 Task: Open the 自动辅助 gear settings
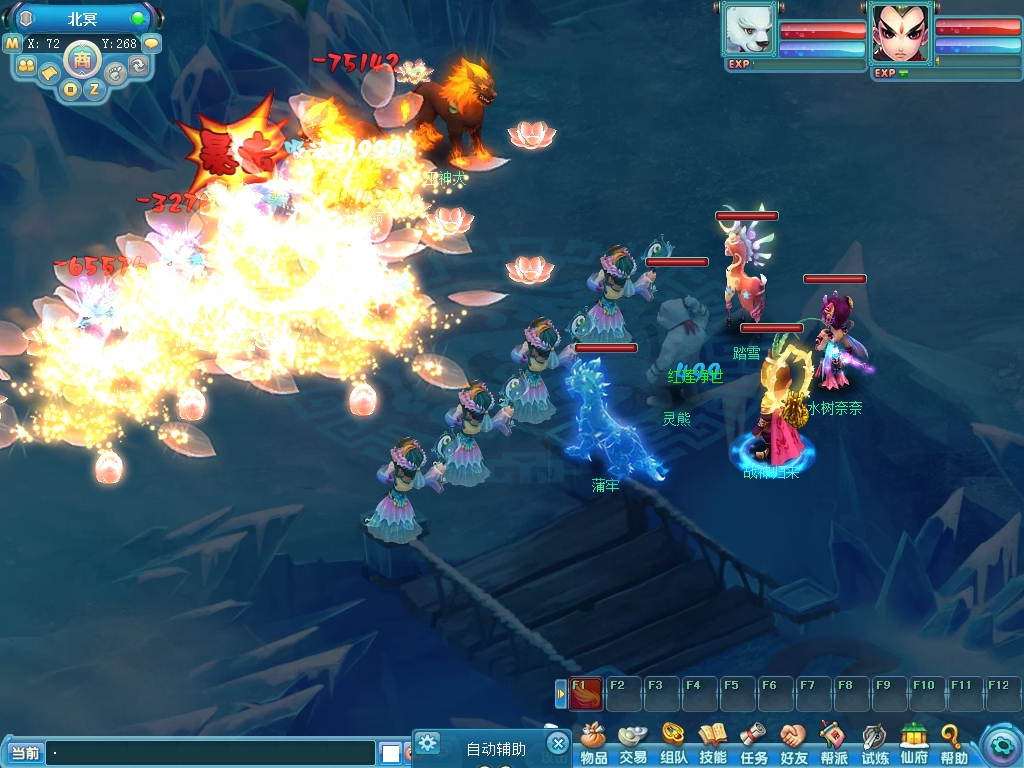tap(428, 743)
